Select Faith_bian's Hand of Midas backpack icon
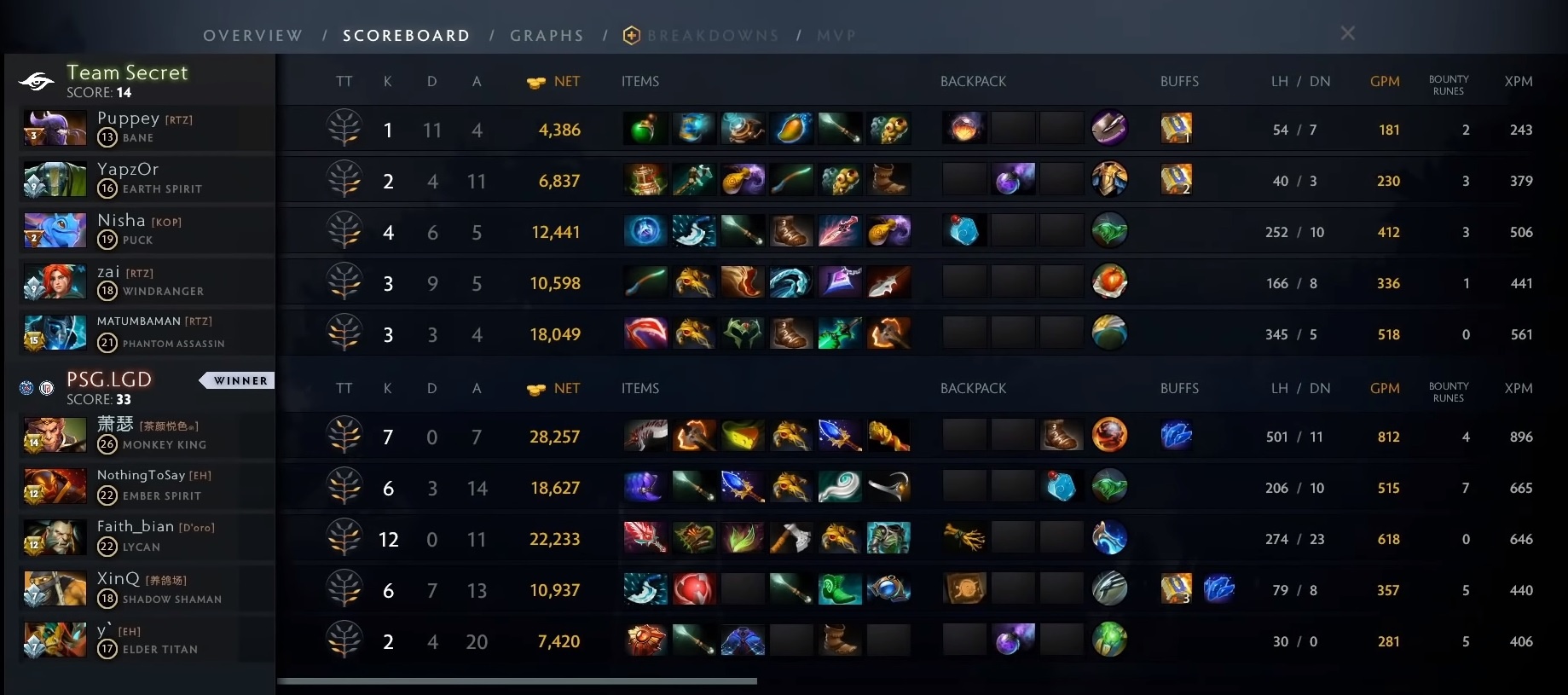This screenshot has width=1568, height=695. [x=964, y=537]
